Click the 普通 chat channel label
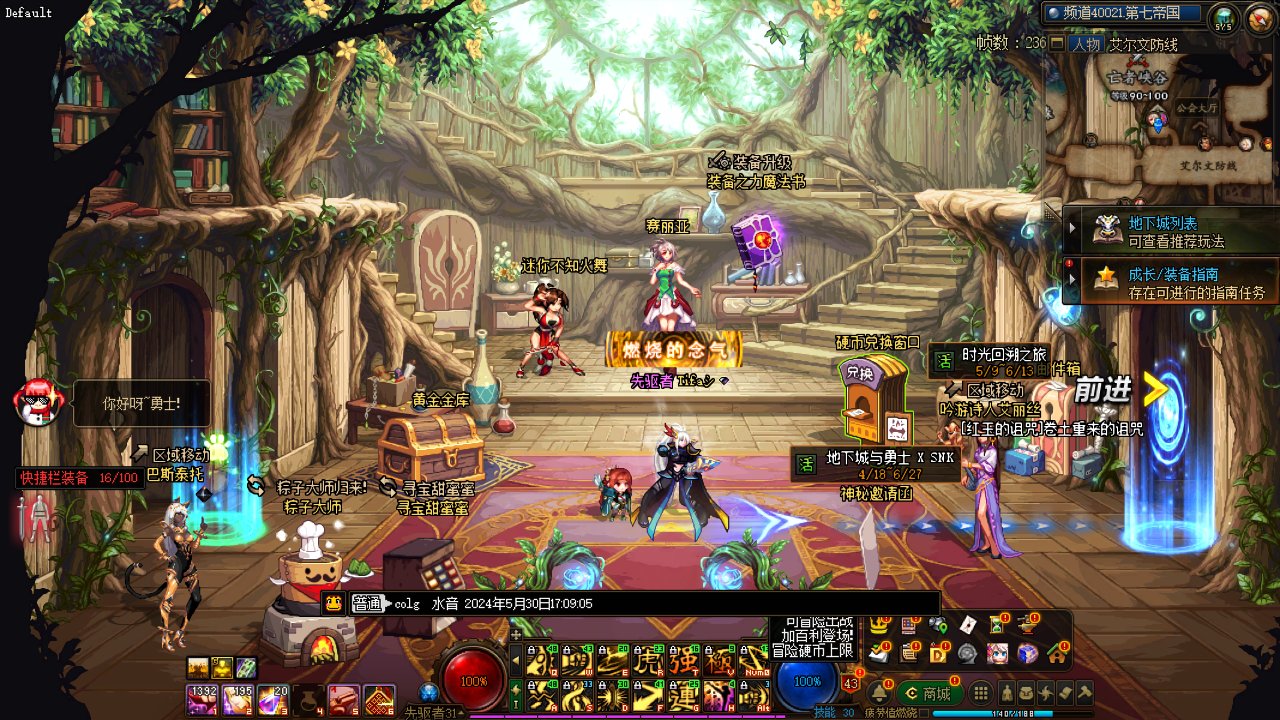The height and width of the screenshot is (720, 1280). (x=368, y=603)
